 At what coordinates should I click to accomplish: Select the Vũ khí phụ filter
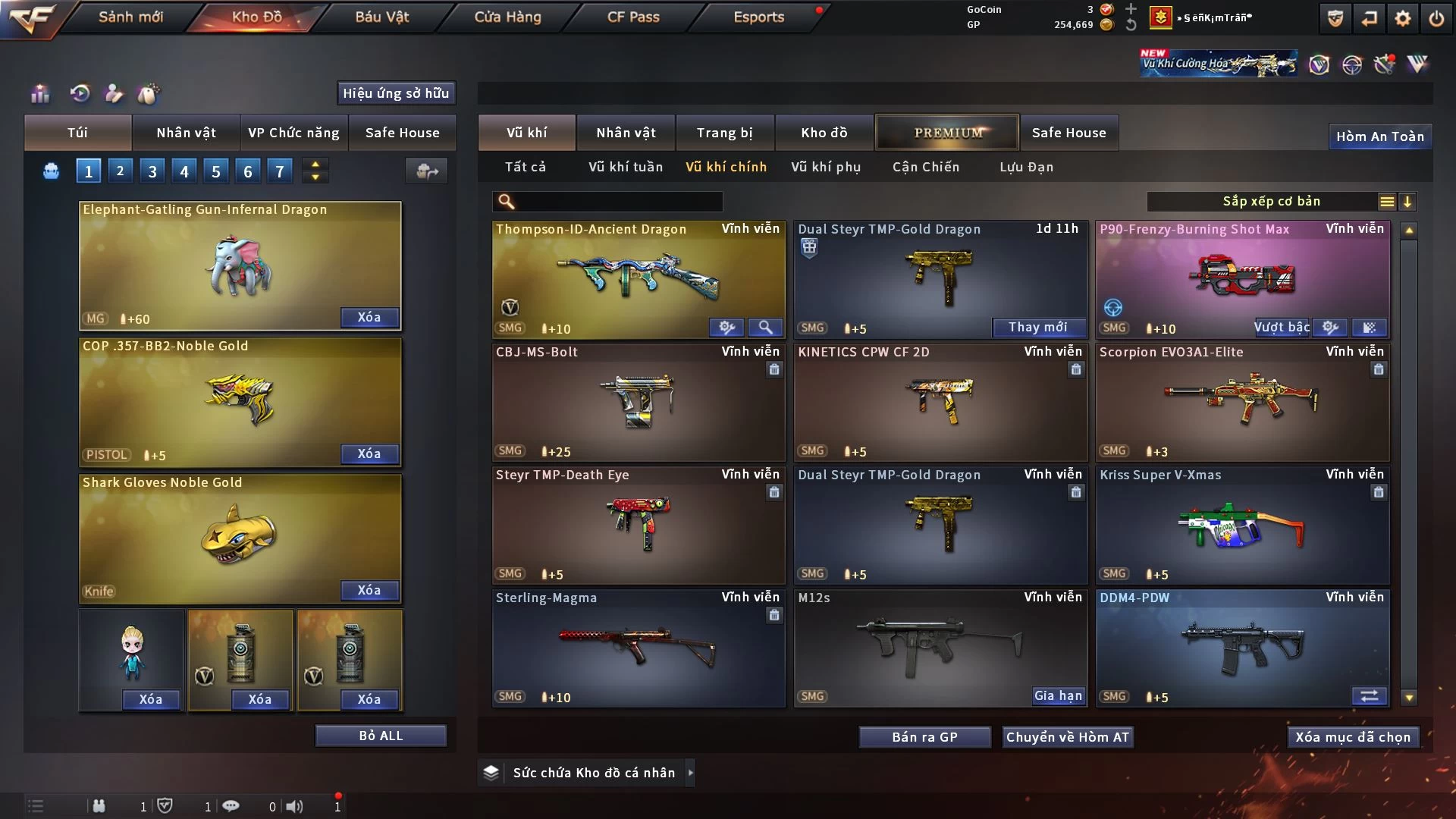tap(826, 167)
